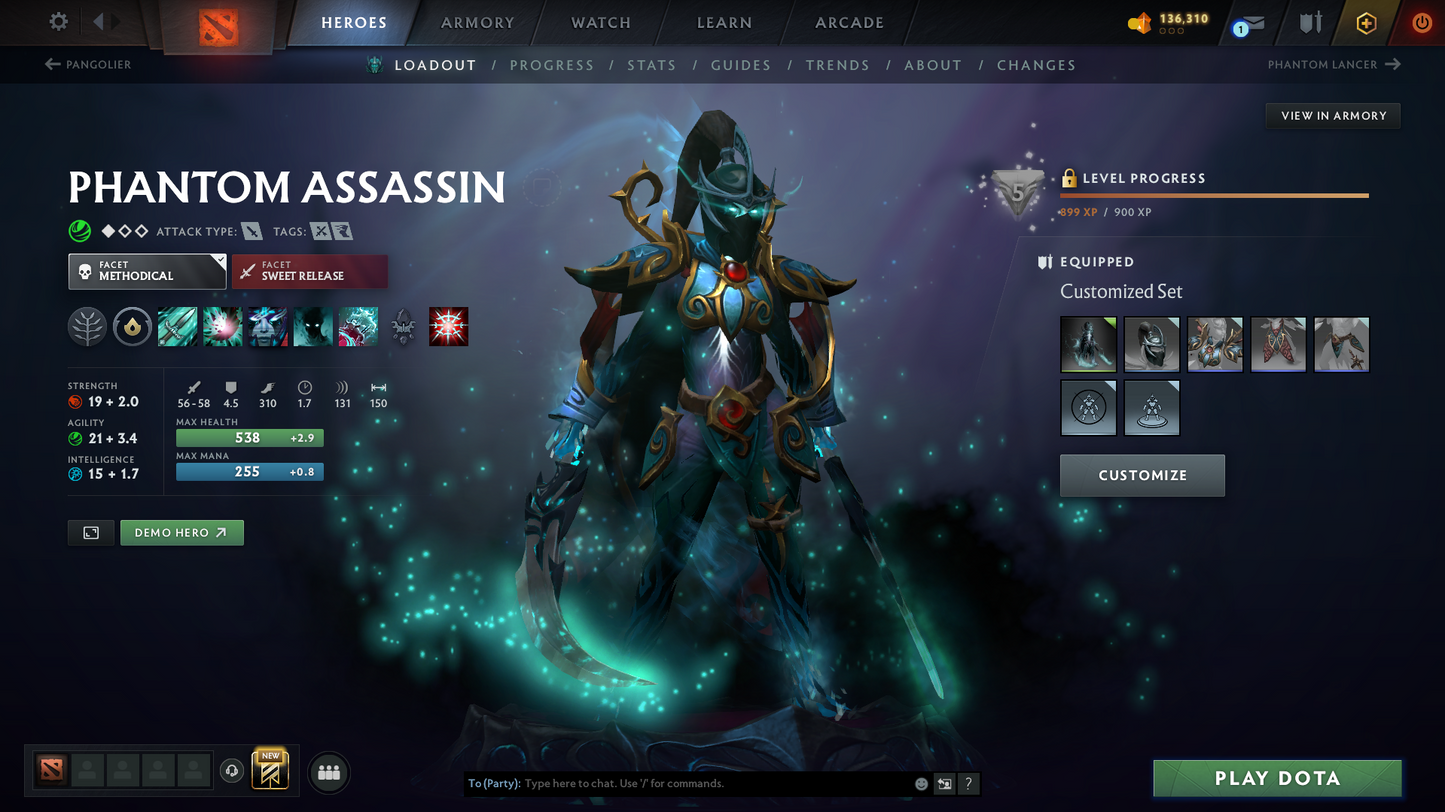This screenshot has width=1445, height=812.
Task: Click the innate ability droplet icon
Action: tap(132, 326)
